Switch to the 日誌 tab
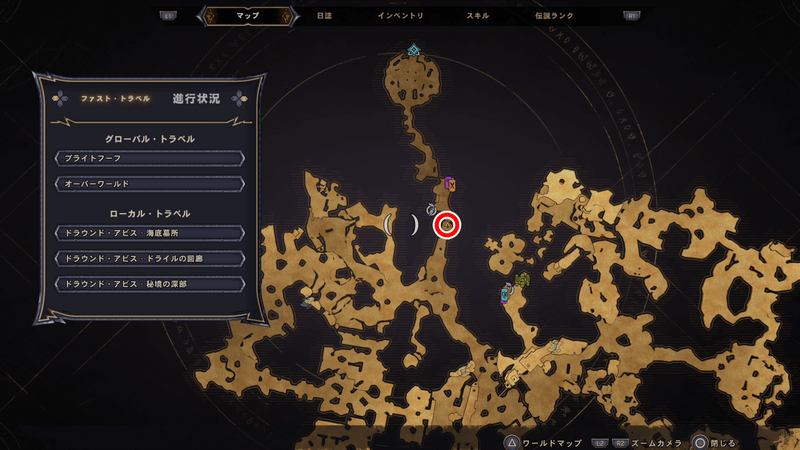This screenshot has height=450, width=800. [x=324, y=17]
